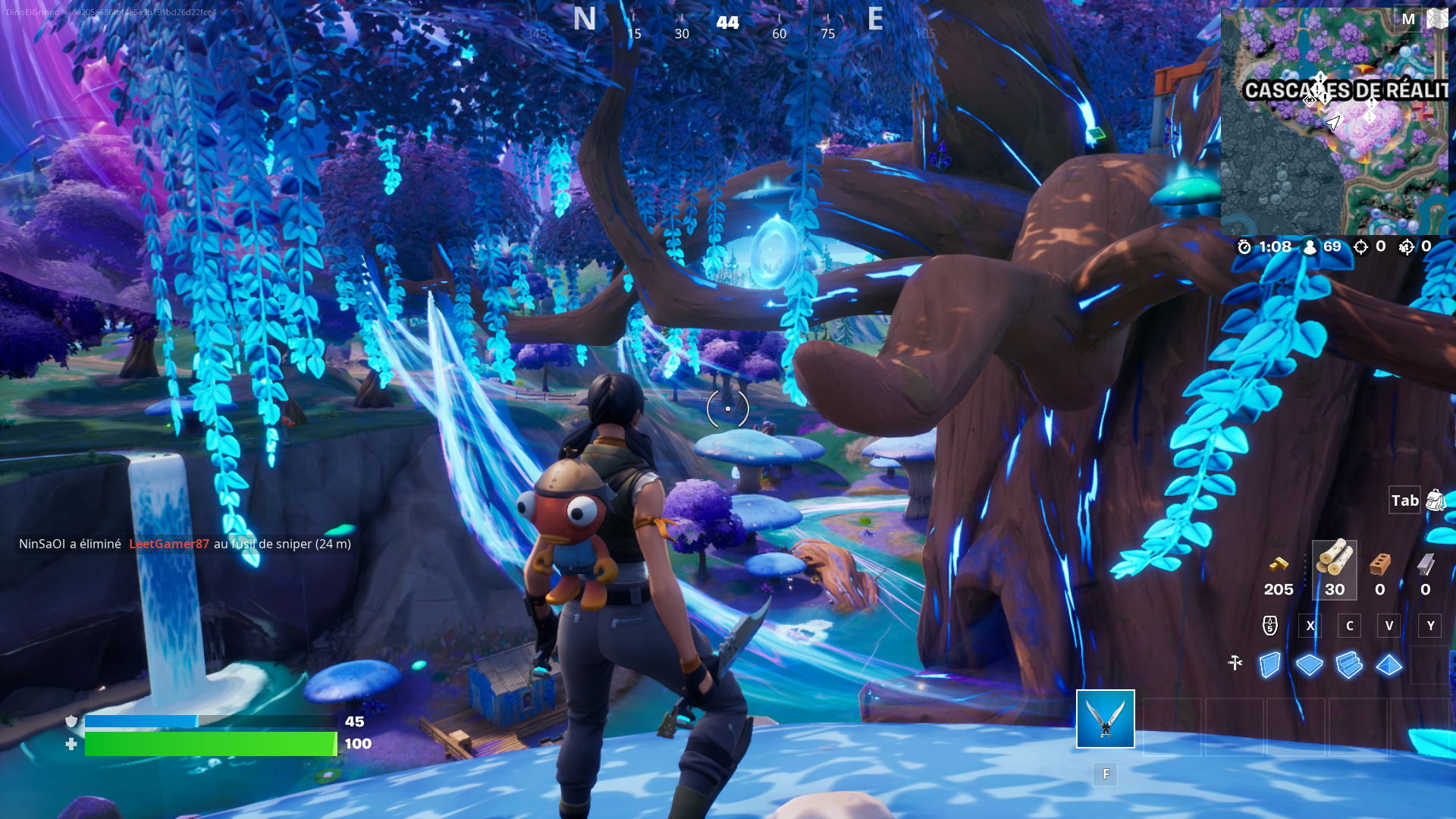This screenshot has width=1456, height=819.
Task: Click the players remaining icon showing 69
Action: pos(1310,246)
